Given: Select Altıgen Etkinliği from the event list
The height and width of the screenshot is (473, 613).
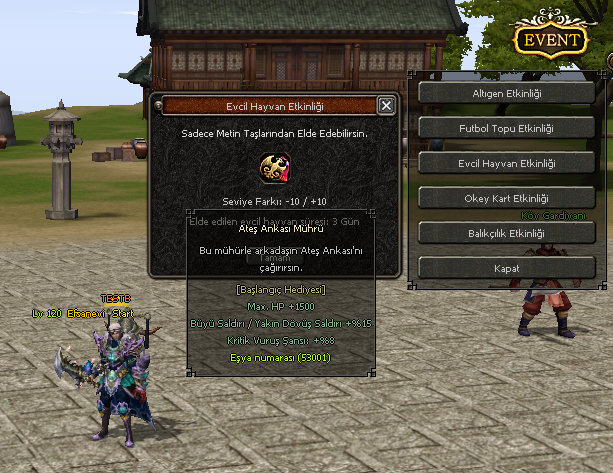Looking at the screenshot, I should (x=506, y=93).
